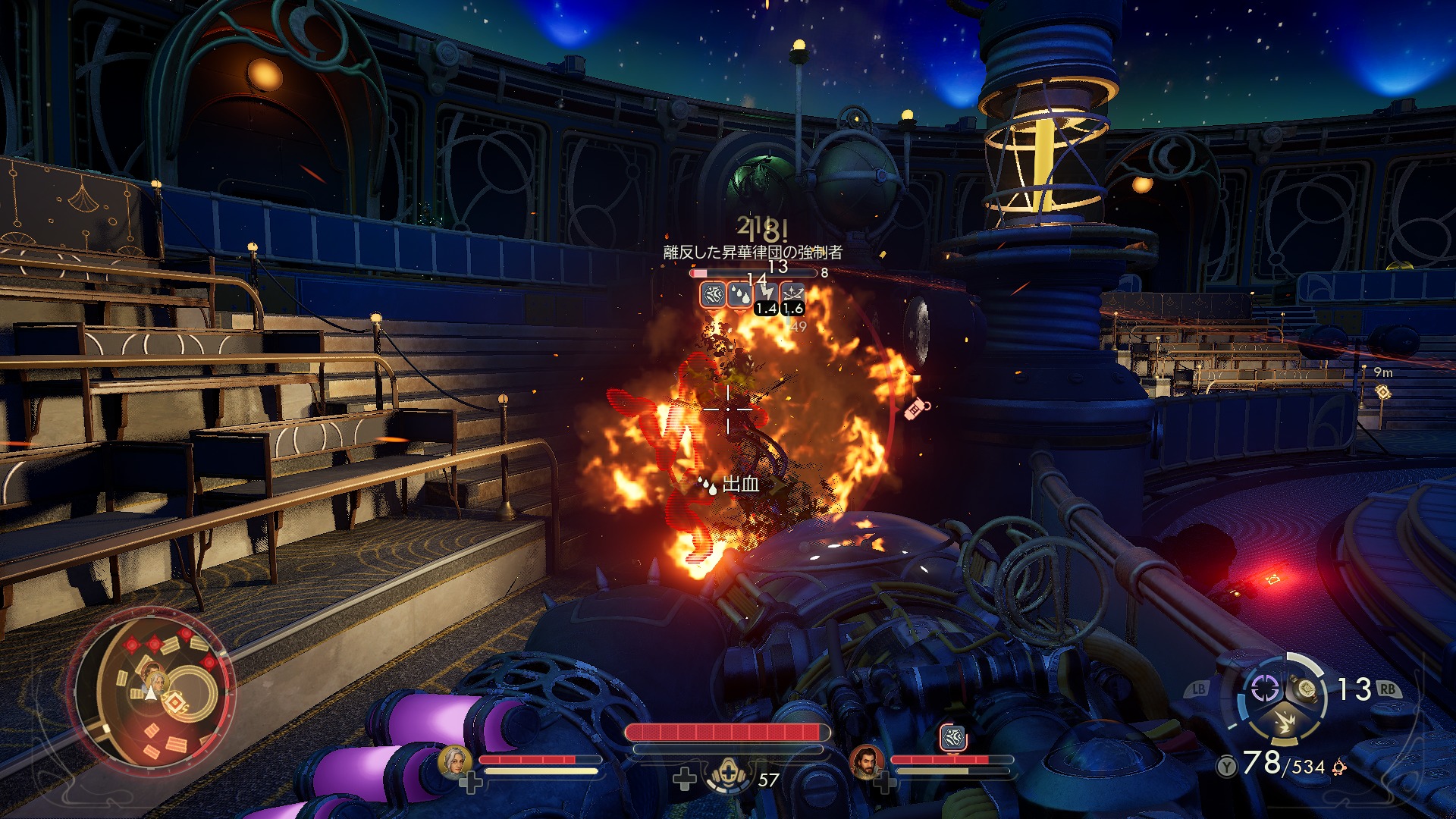Select the grenade throwable slot
The image size is (1456, 819).
[x=1306, y=689]
